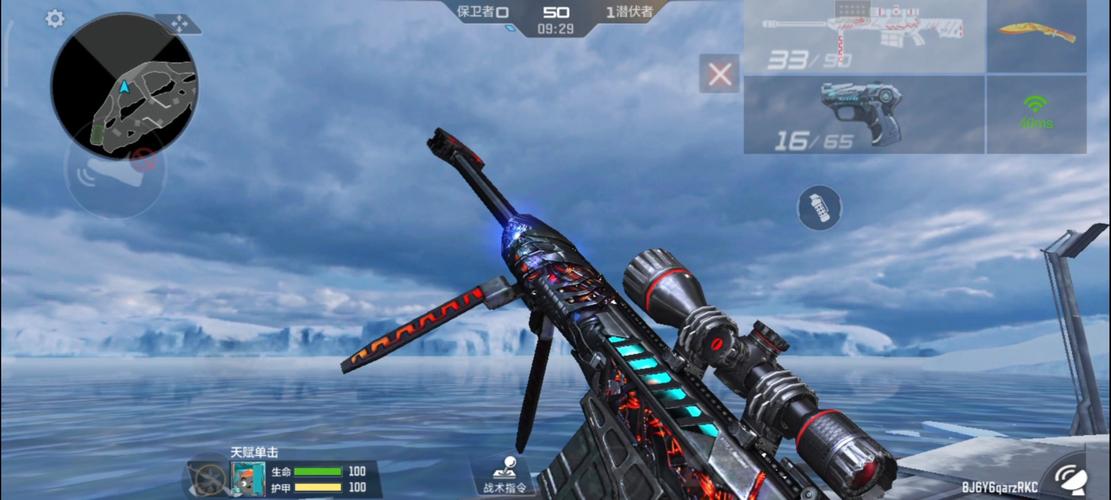Viewport: 1111px width, 500px height.
Task: Throw grenade using the grenade button
Action: click(818, 207)
